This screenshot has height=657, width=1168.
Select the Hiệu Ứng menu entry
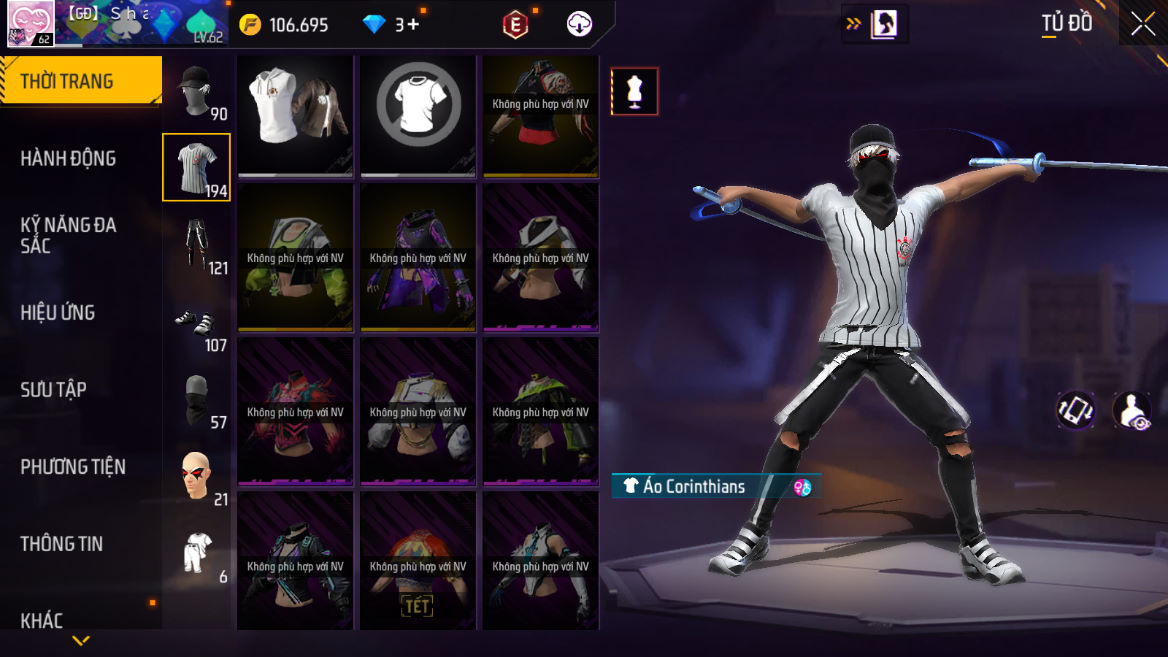coord(58,312)
